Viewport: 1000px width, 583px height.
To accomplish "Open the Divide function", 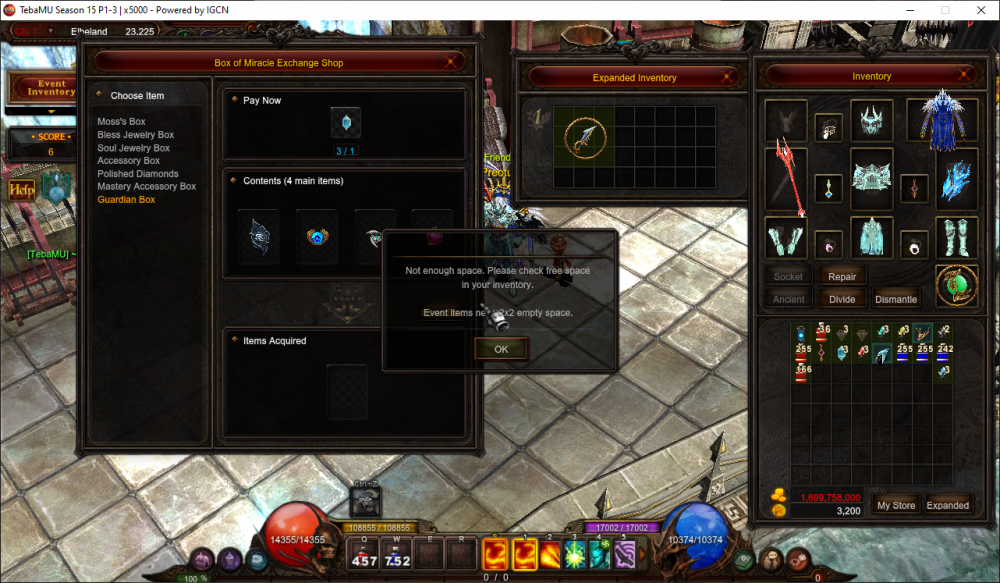I will tap(842, 299).
